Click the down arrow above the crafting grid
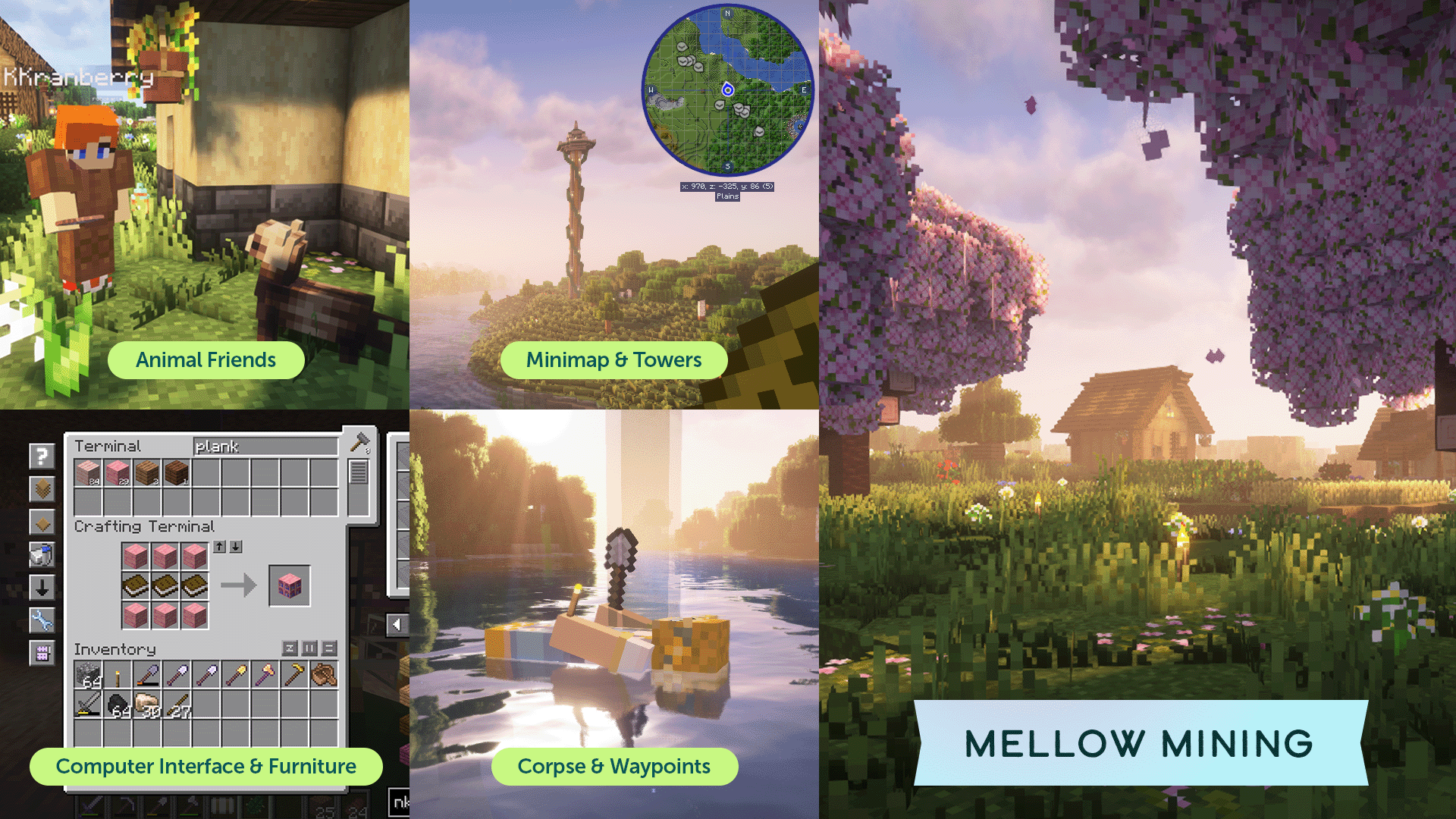Screen dimensions: 1456x819 click(x=236, y=547)
